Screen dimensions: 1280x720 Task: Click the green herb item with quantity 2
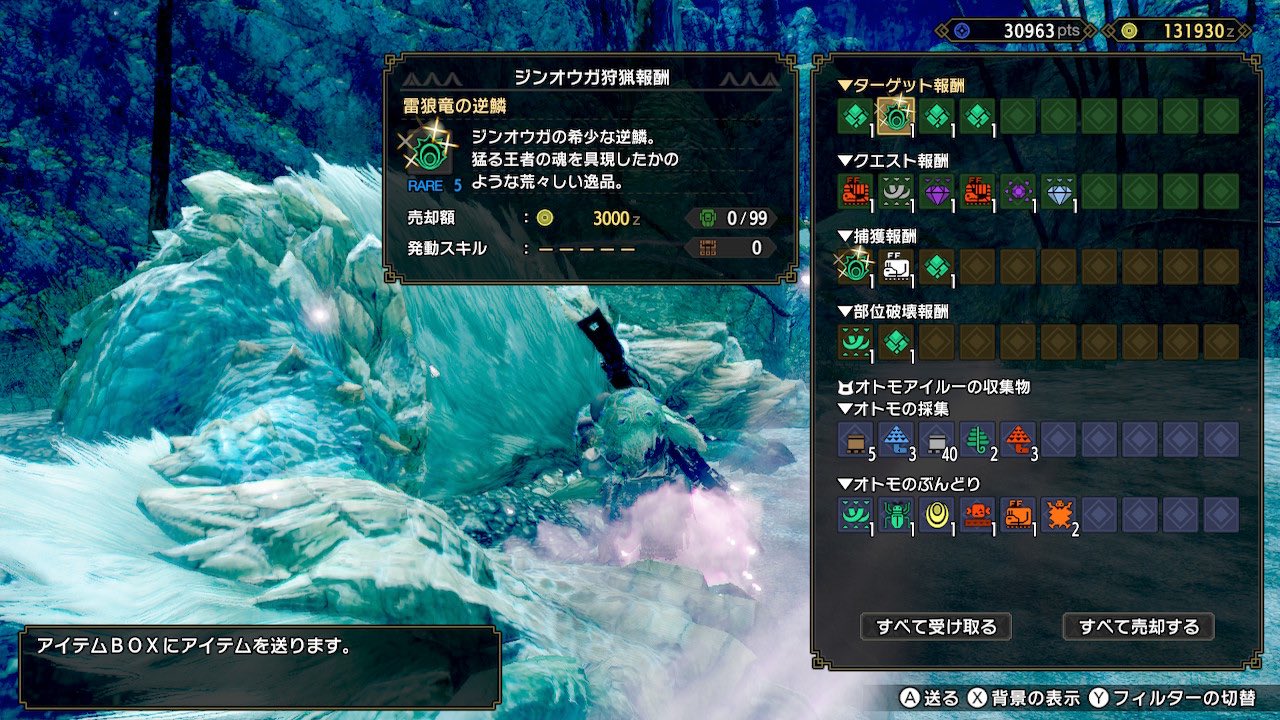click(976, 437)
